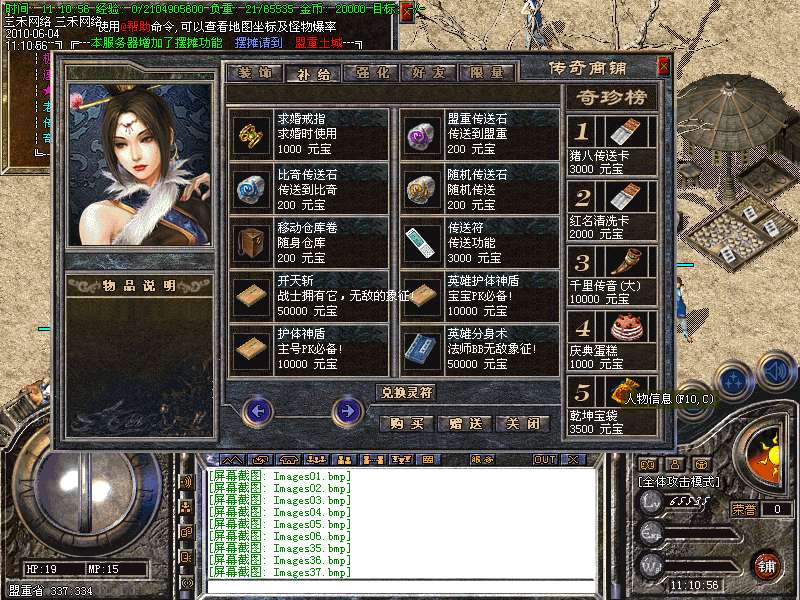Choose the 移动仓库卷 item
This screenshot has width=800, height=600.
(x=309, y=241)
